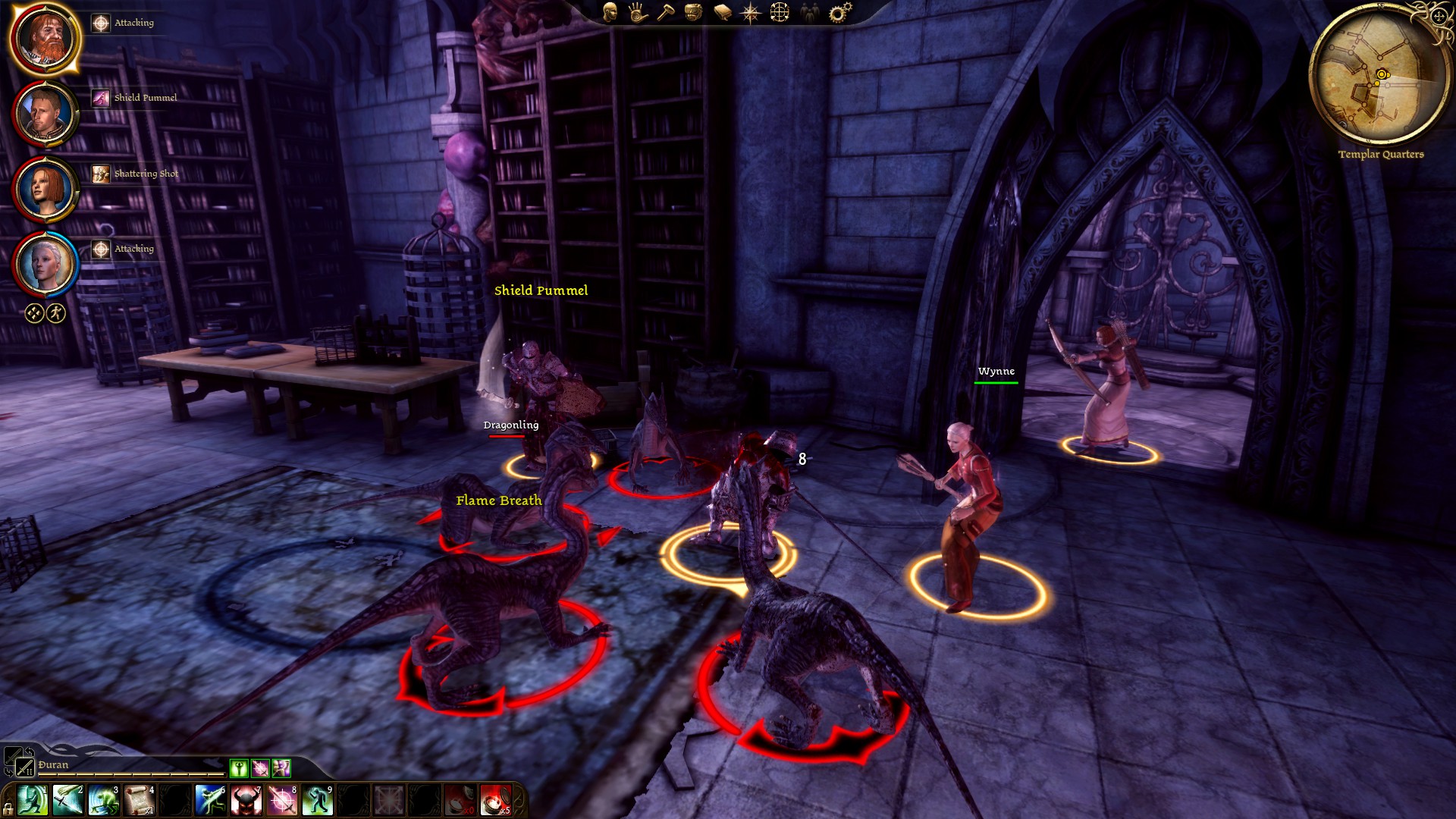Viewport: 1456px width, 819px height.
Task: Open the compass star map
Action: pyautogui.click(x=750, y=12)
